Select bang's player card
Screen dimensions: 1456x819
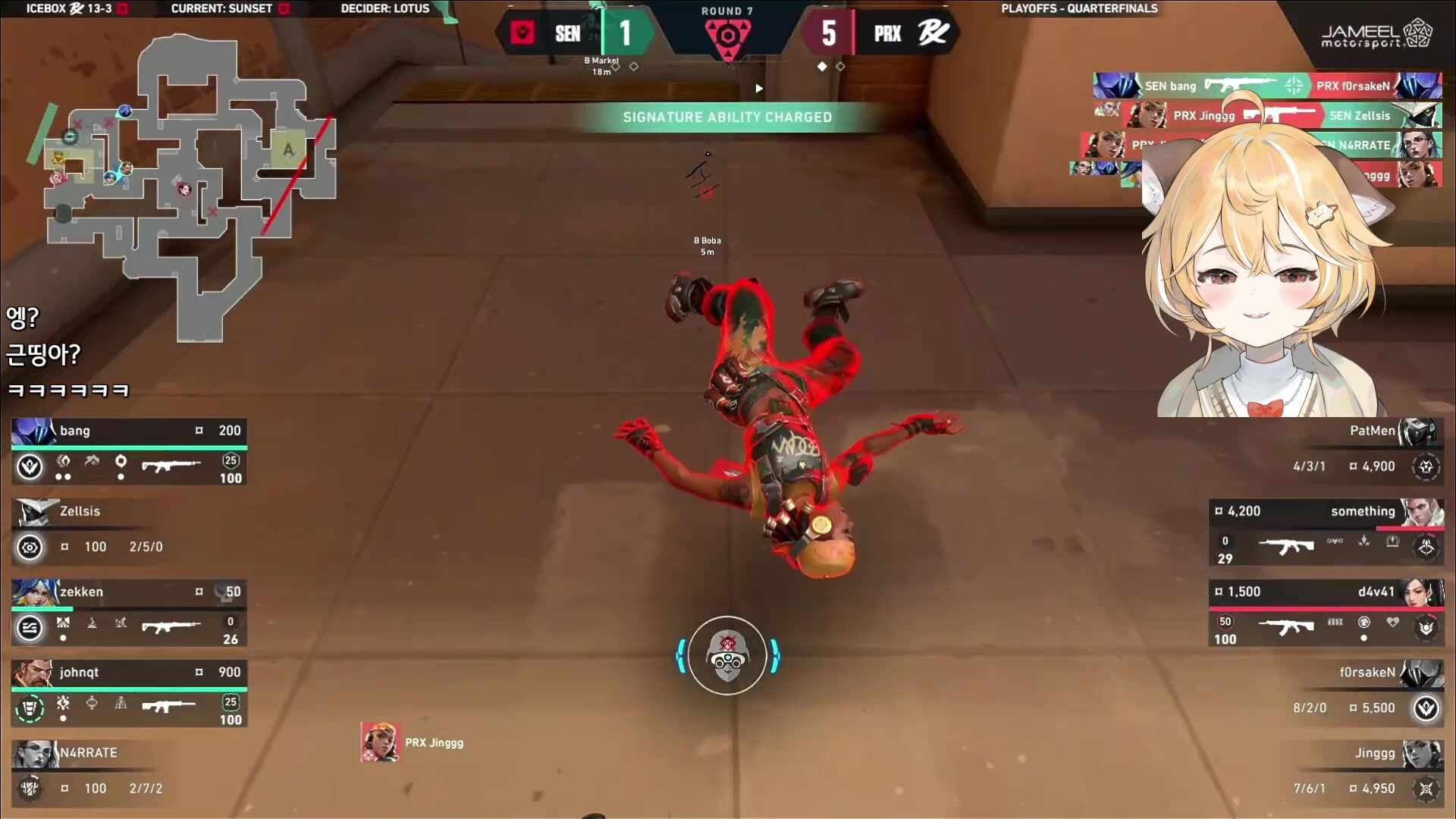(x=129, y=453)
